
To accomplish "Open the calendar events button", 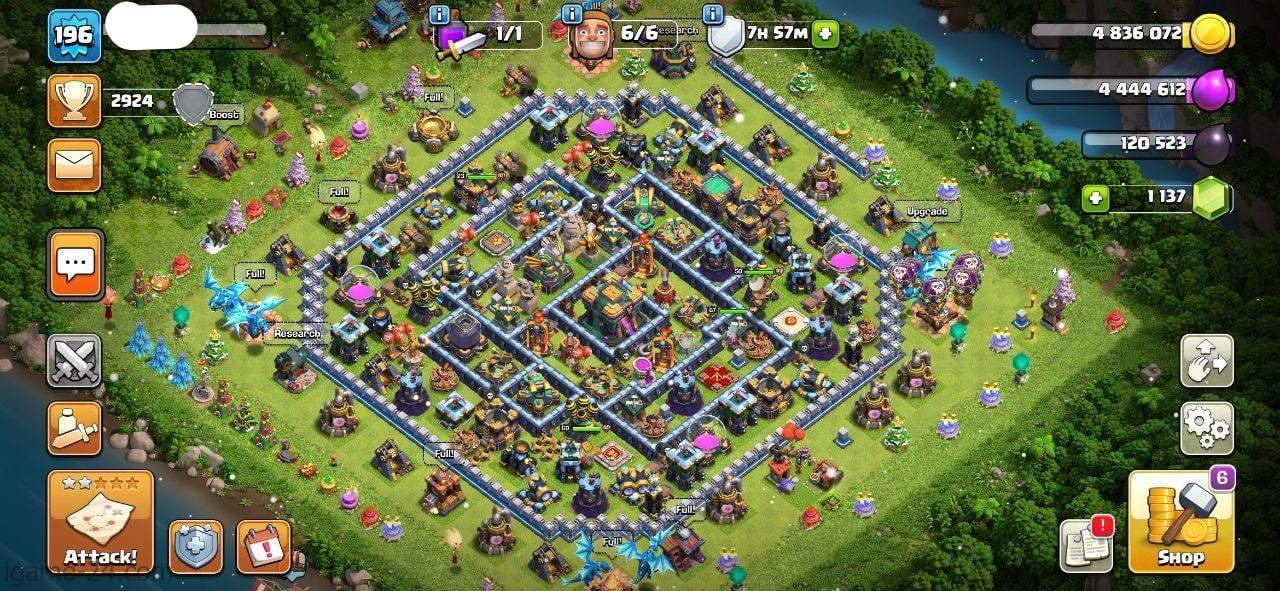I will tap(263, 547).
